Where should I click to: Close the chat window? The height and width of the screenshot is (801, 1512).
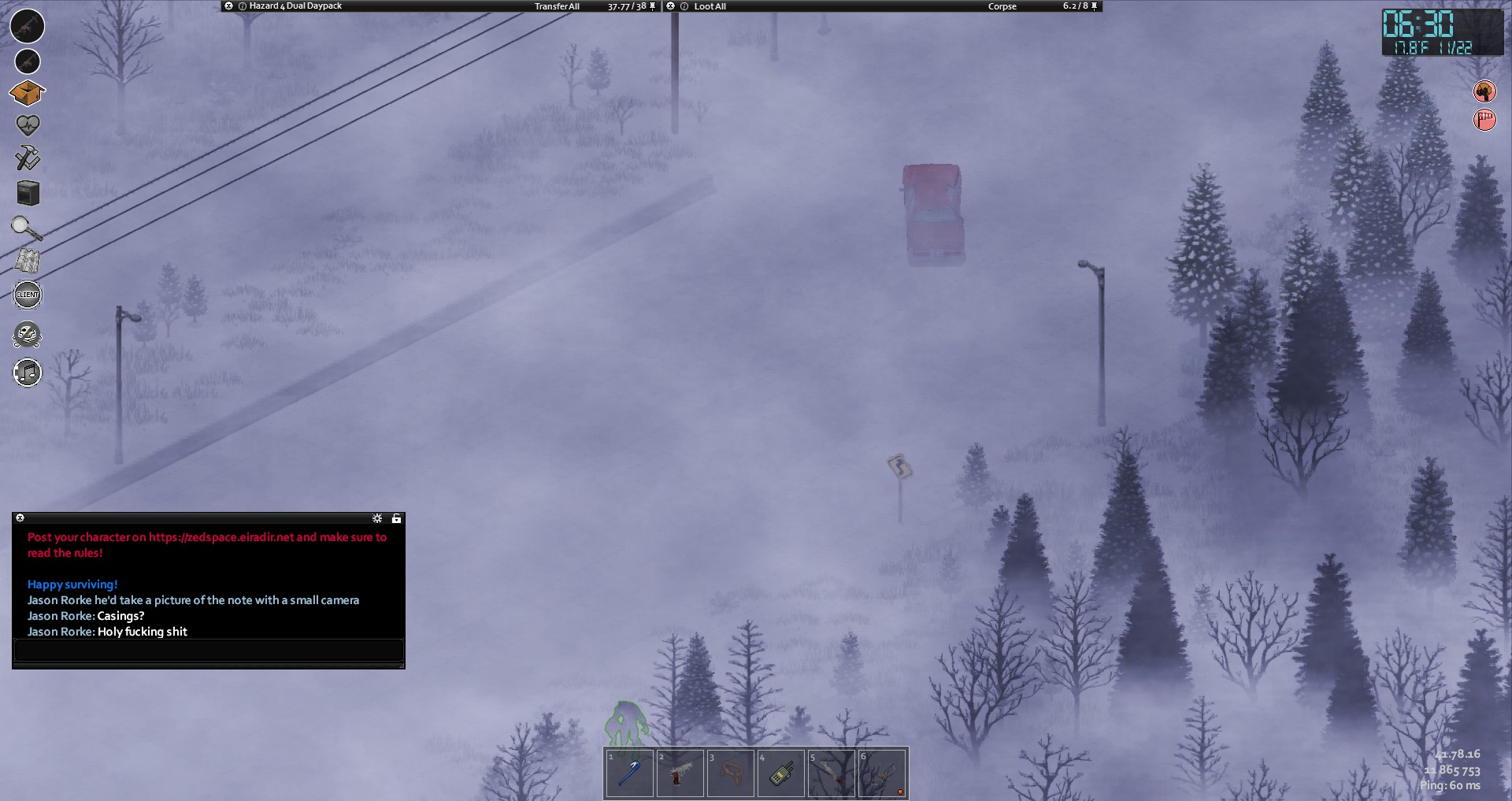pyautogui.click(x=20, y=518)
